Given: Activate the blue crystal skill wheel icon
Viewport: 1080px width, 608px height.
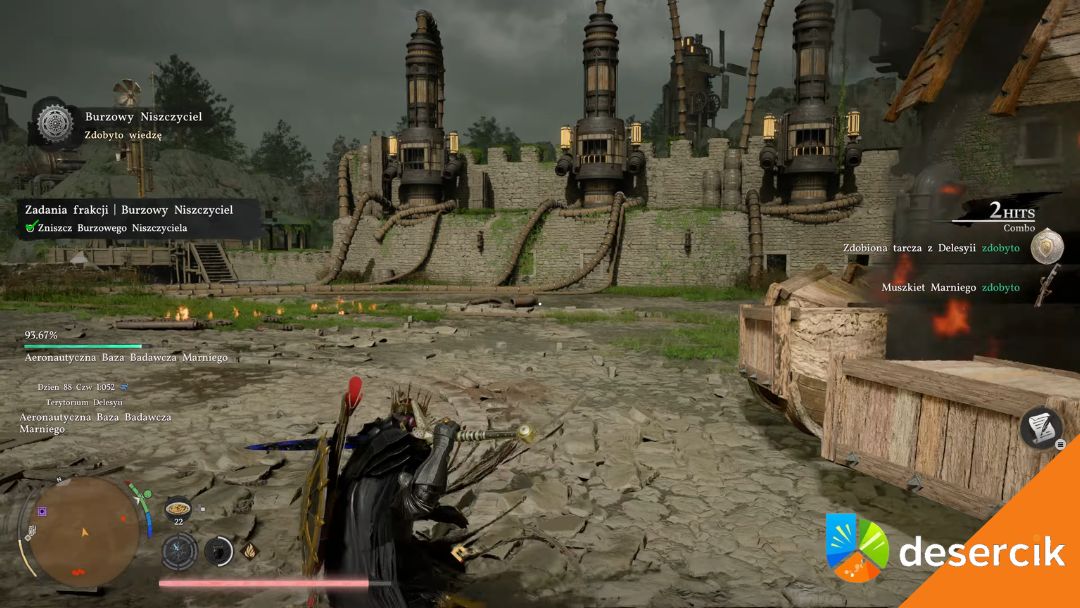Looking at the screenshot, I should pos(180,551).
